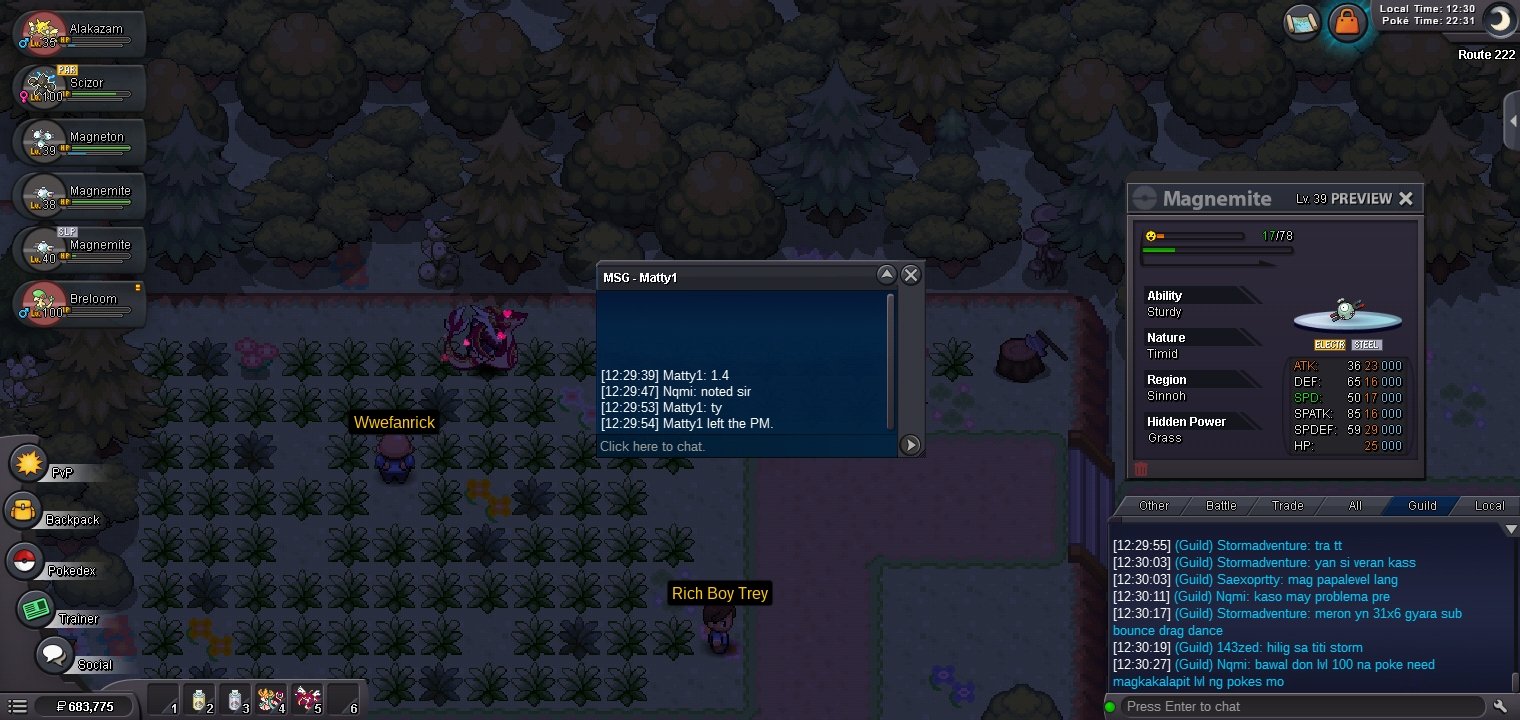
Task: Select Magneton in the party list
Action: click(78, 141)
